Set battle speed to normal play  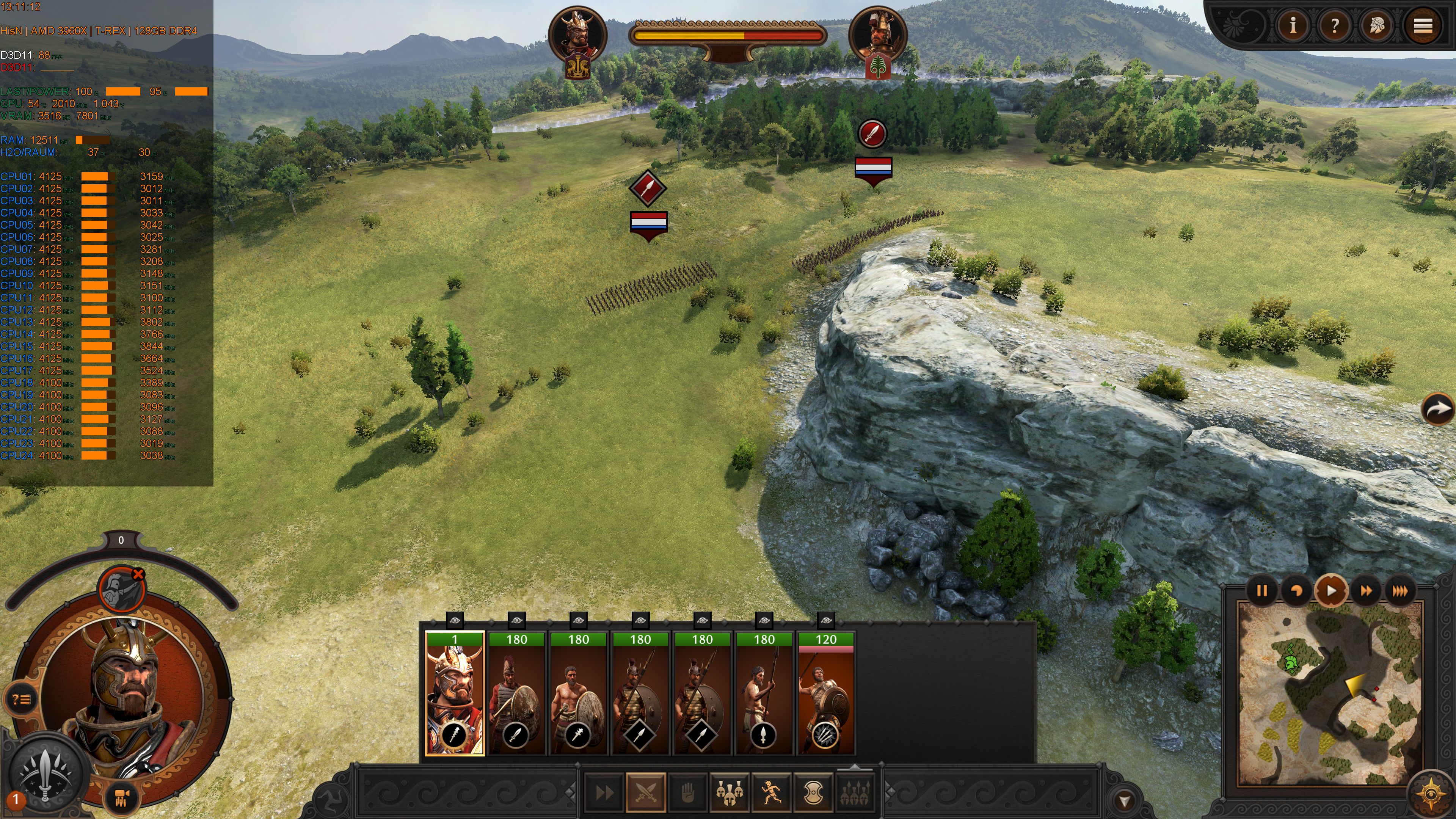coord(1331,591)
